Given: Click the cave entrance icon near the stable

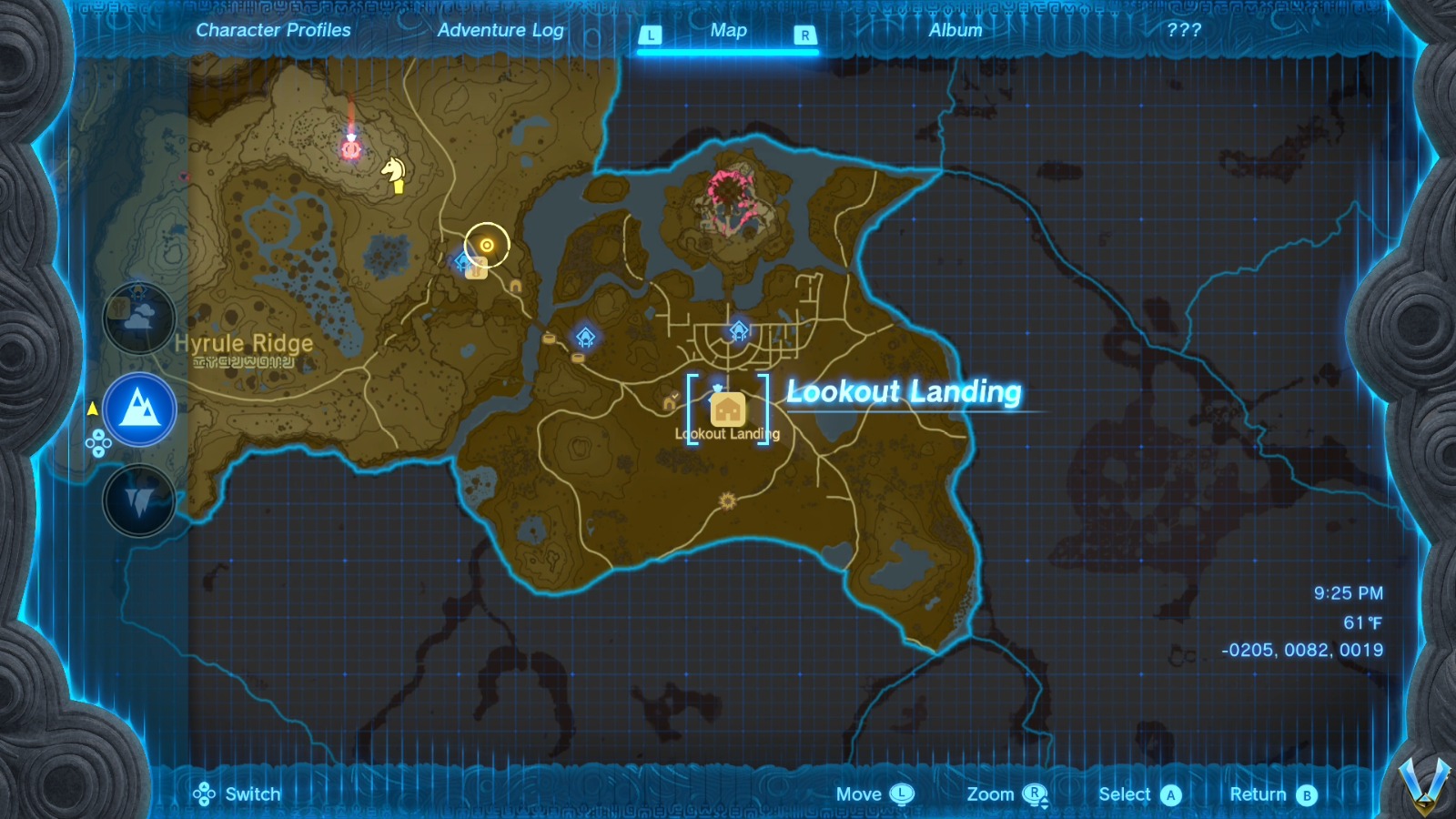Looking at the screenshot, I should point(515,287).
